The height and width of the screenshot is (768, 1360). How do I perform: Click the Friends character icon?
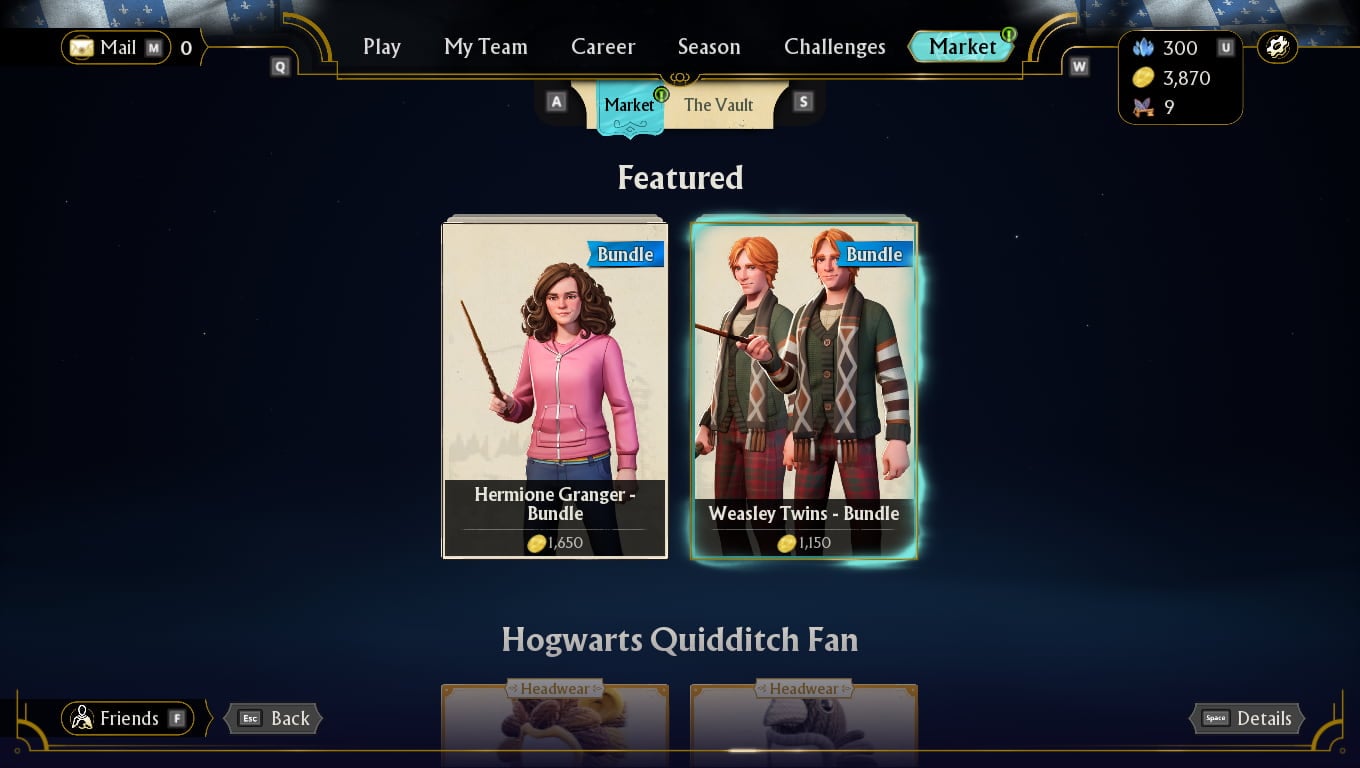click(x=82, y=718)
